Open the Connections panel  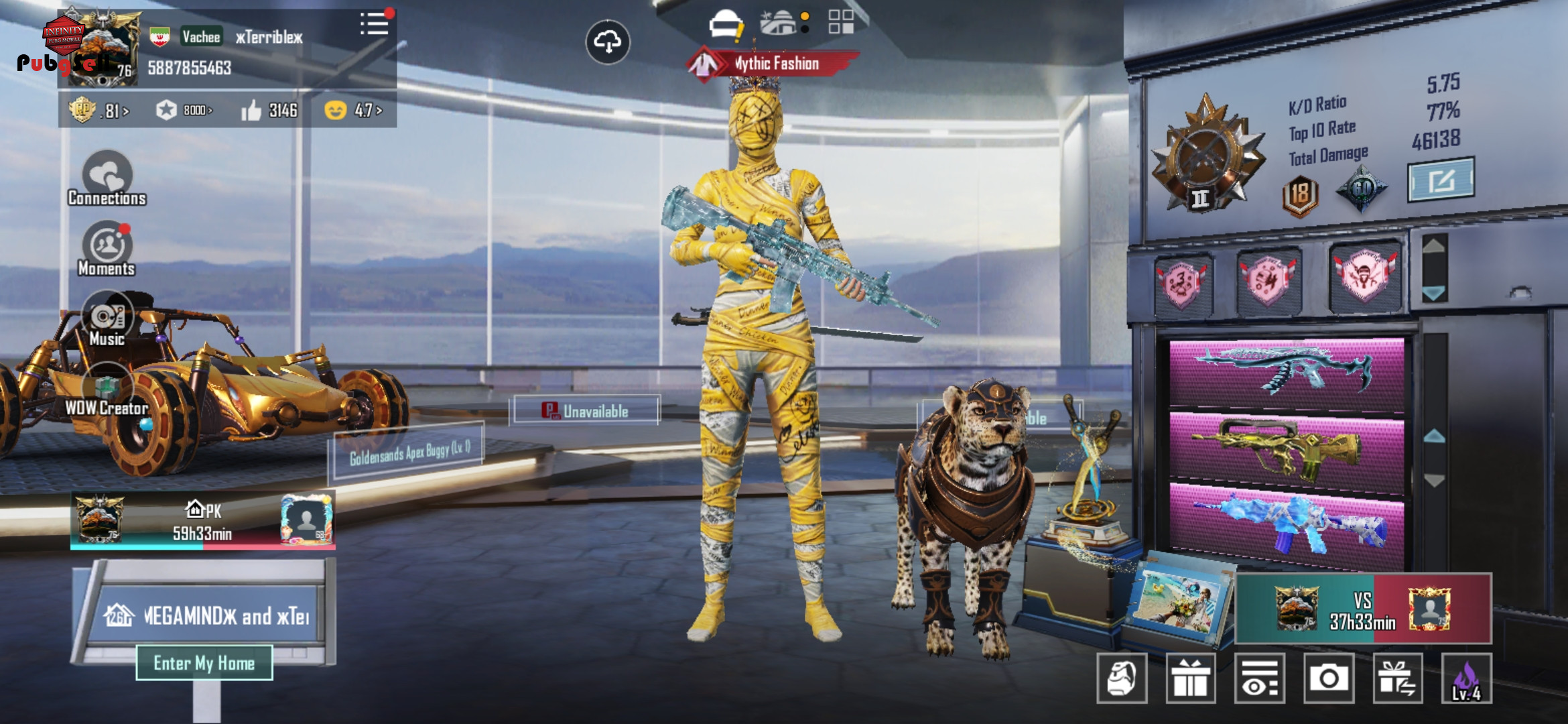107,178
